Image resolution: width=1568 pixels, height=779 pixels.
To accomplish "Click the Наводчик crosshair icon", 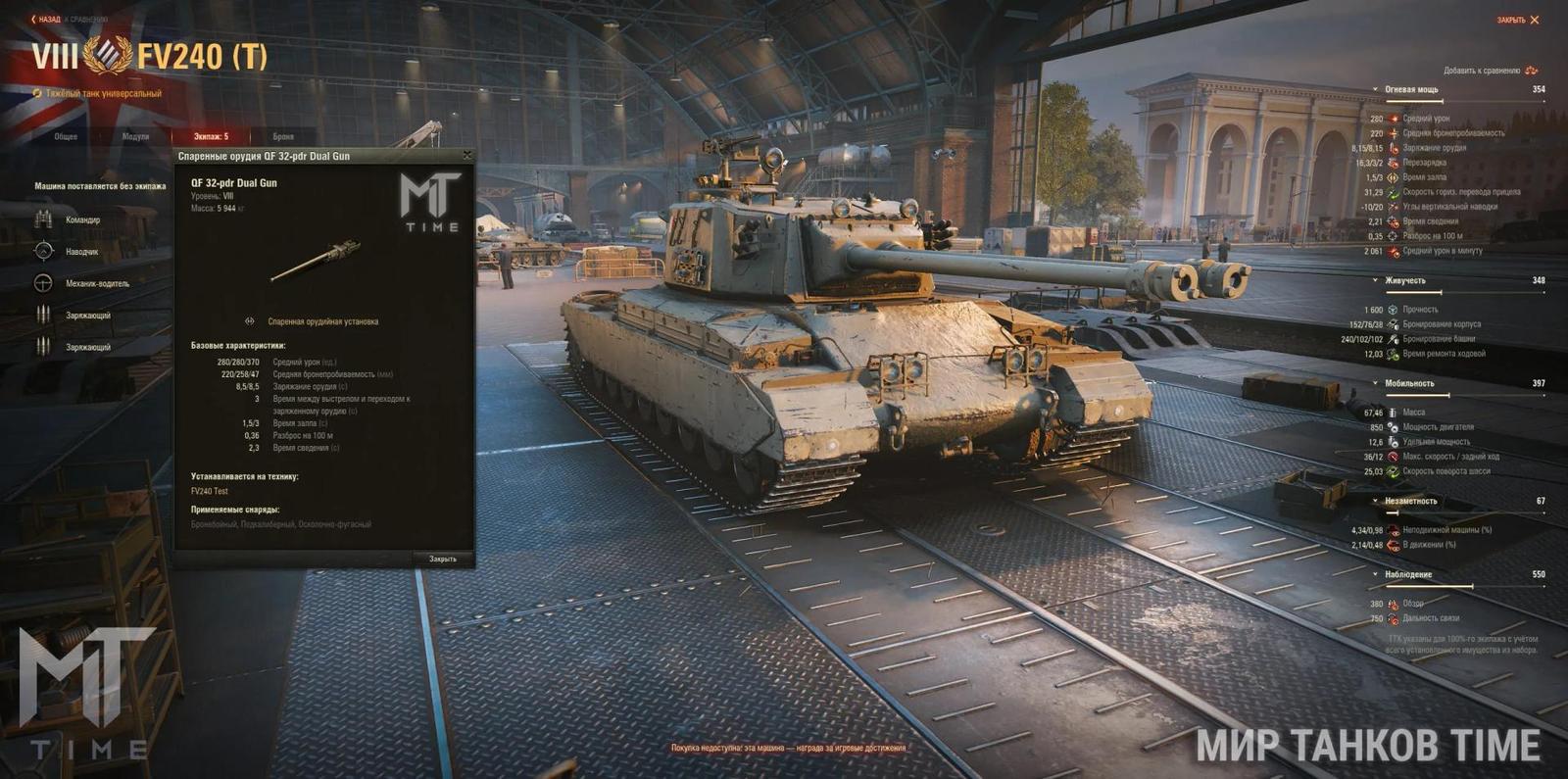I will pyautogui.click(x=44, y=252).
